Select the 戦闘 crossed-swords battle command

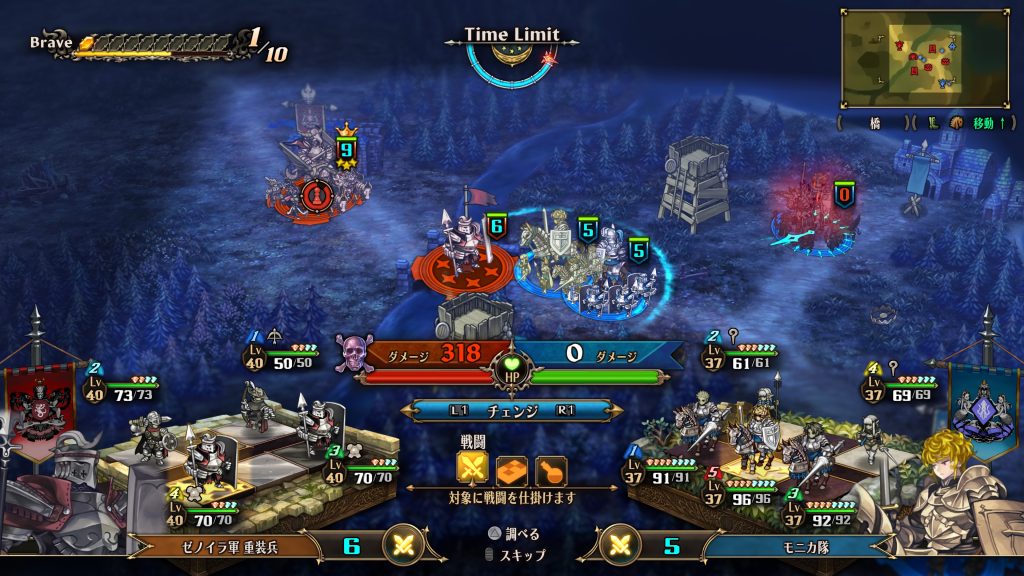coord(473,469)
